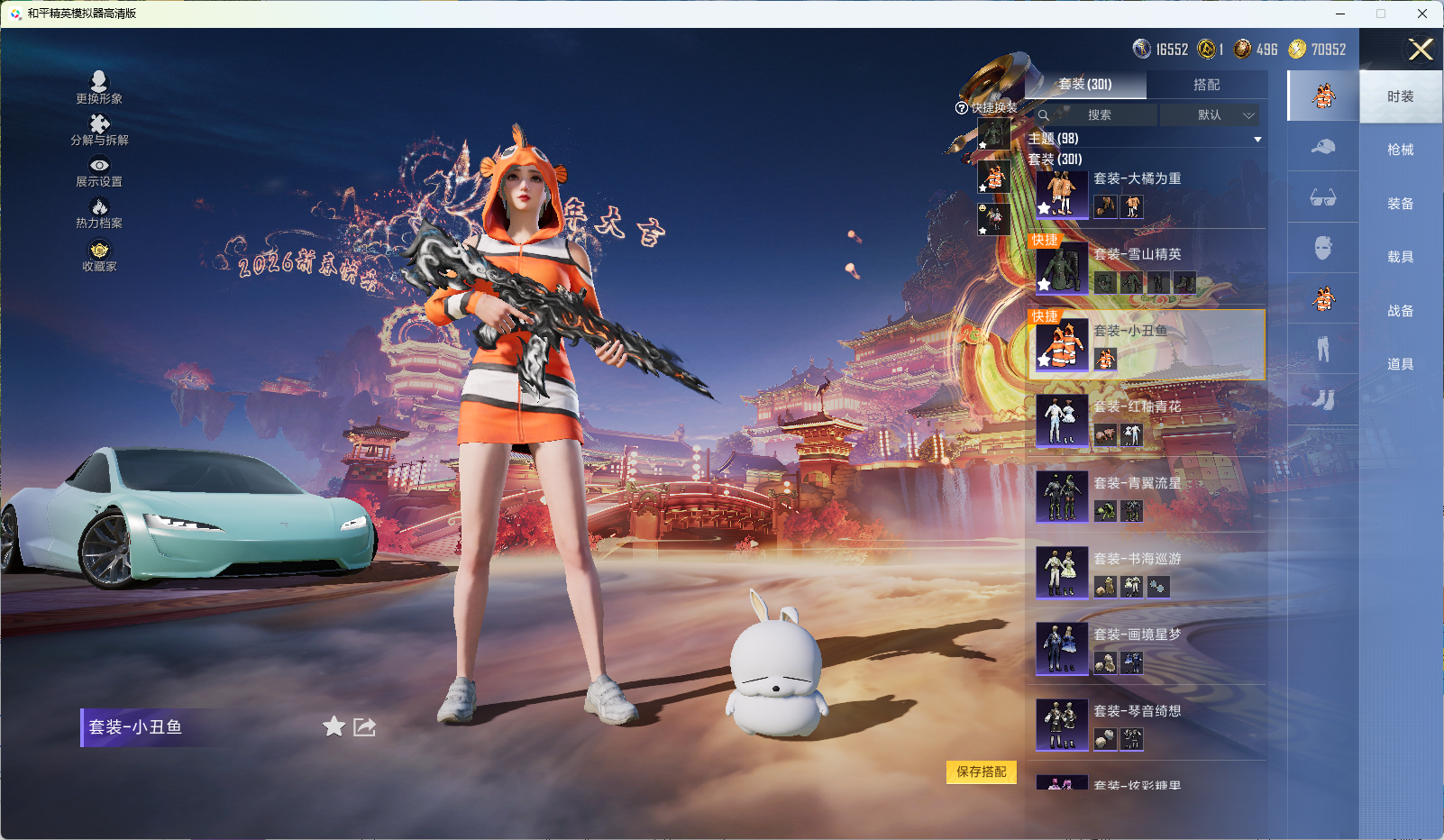Toggle favorite star for 套装-小丑鱼

click(333, 726)
